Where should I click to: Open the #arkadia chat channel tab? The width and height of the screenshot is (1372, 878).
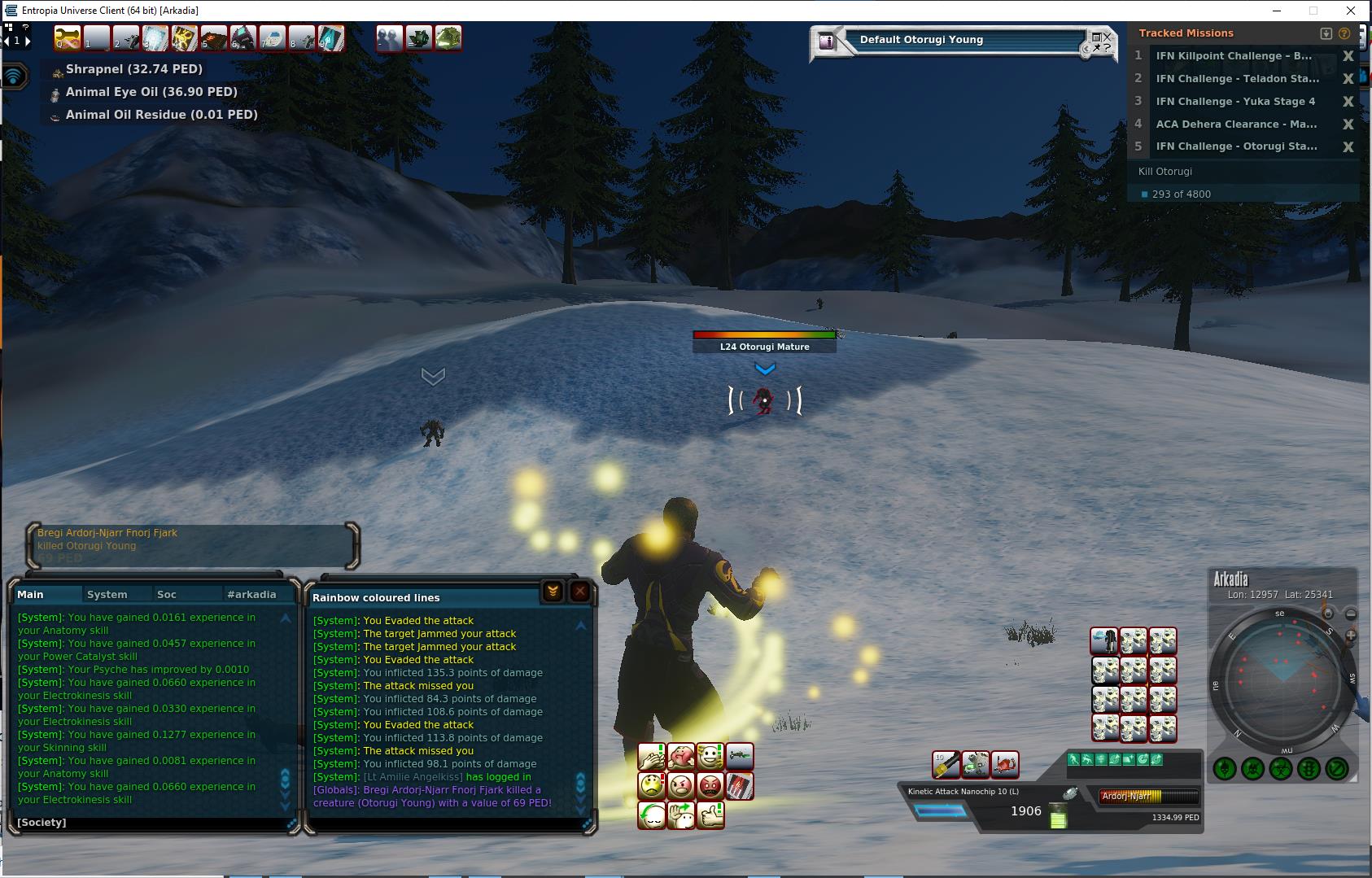pos(251,594)
